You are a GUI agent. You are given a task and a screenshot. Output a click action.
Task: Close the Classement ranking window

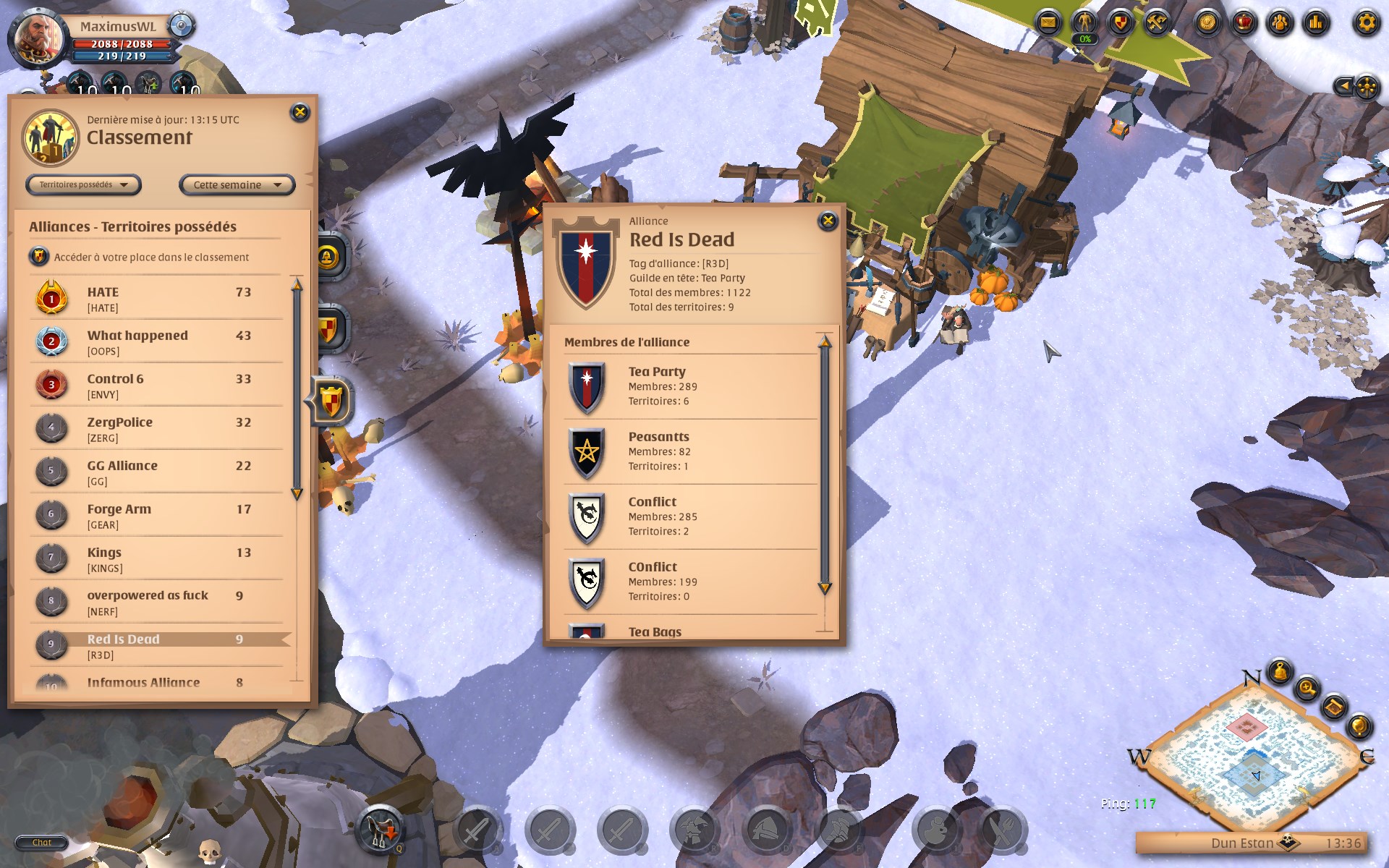pos(300,112)
